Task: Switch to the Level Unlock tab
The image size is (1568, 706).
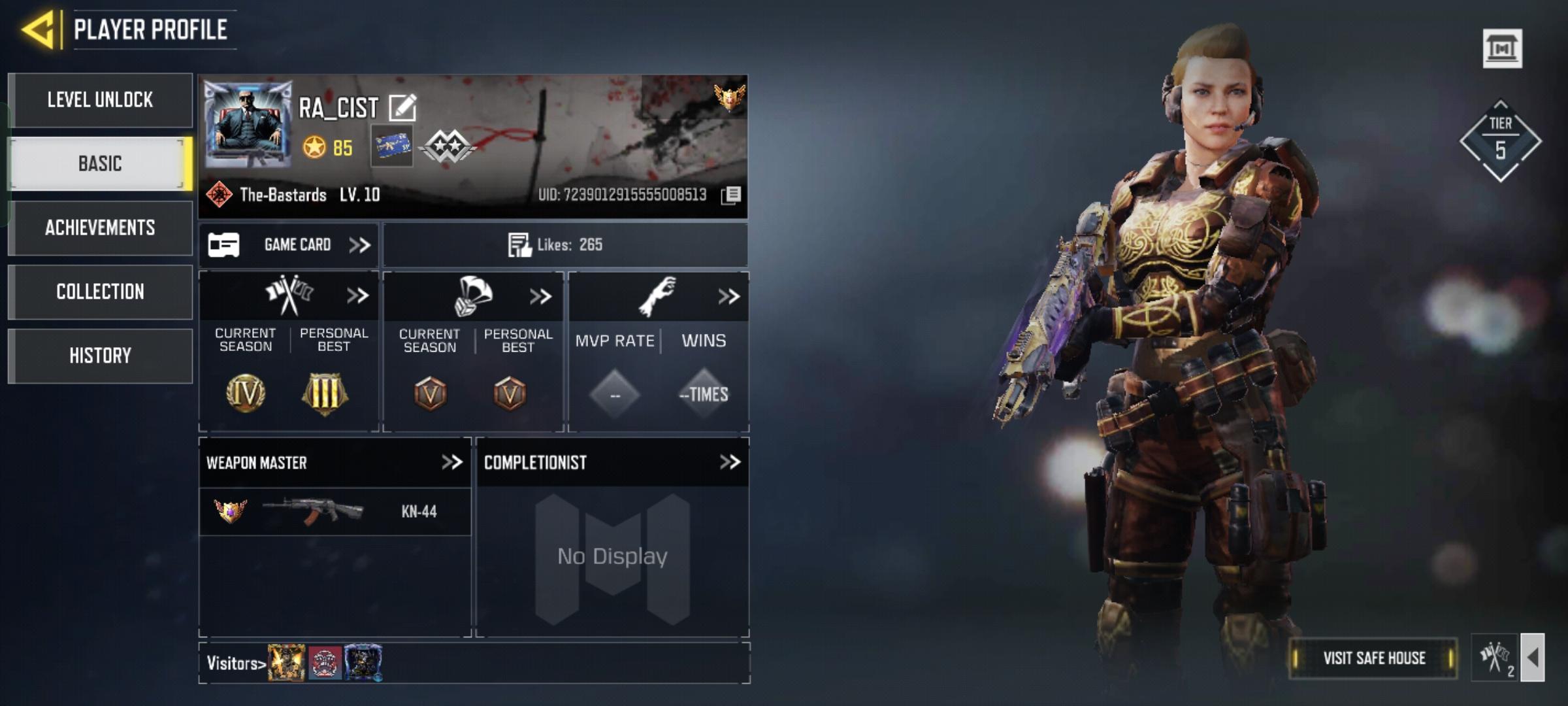Action: coord(101,100)
